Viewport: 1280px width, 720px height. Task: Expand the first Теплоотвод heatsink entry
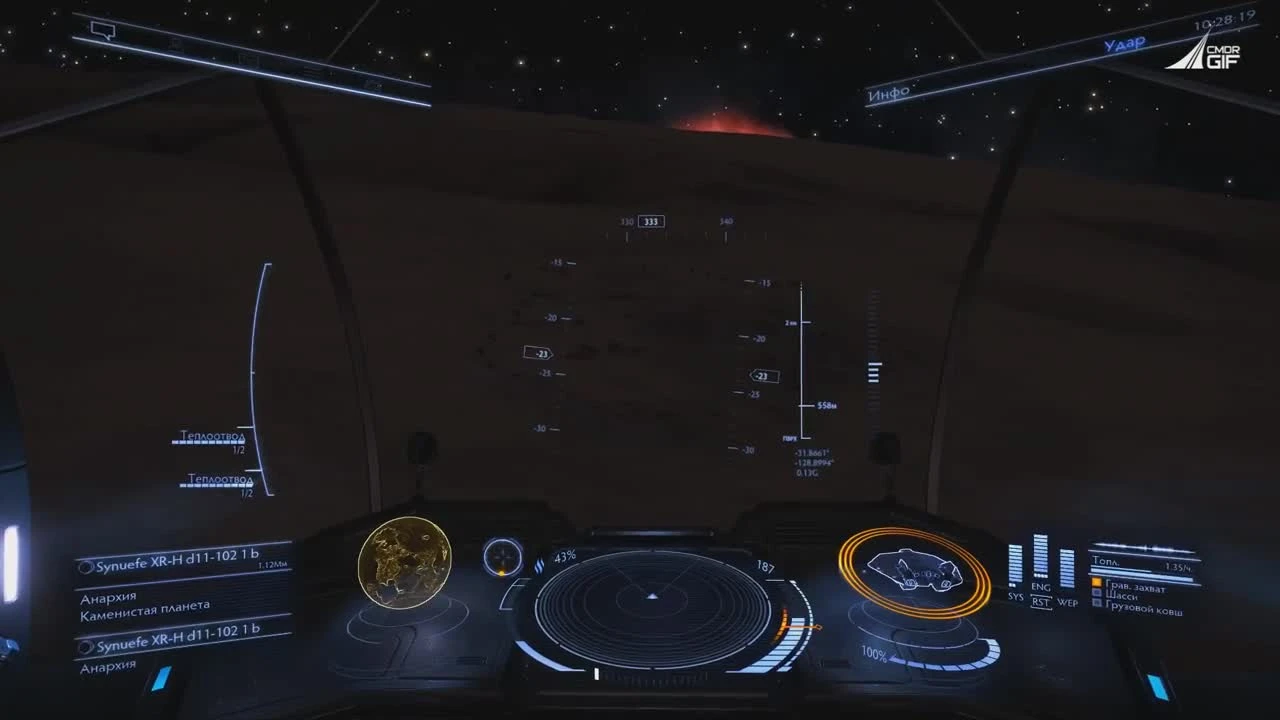[210, 436]
